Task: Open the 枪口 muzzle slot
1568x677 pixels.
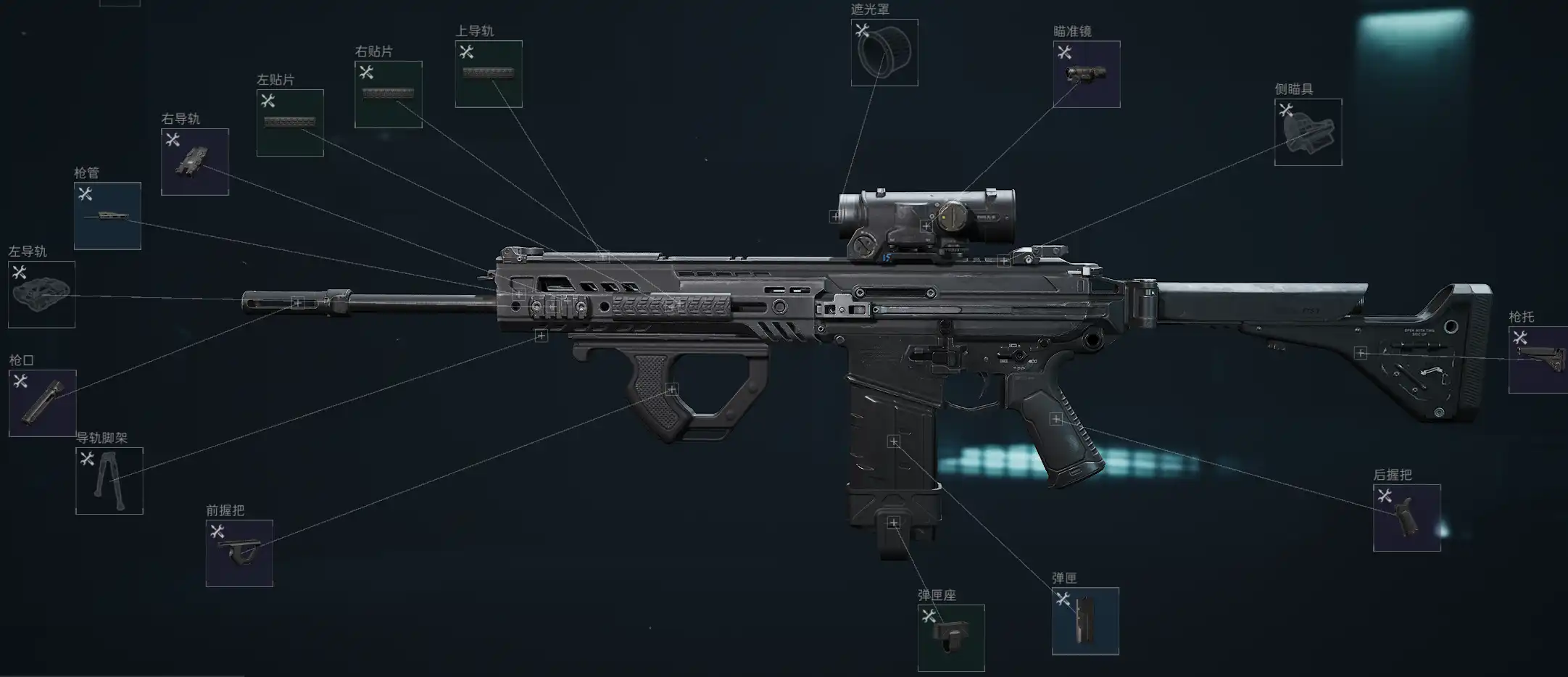Action: tap(42, 403)
